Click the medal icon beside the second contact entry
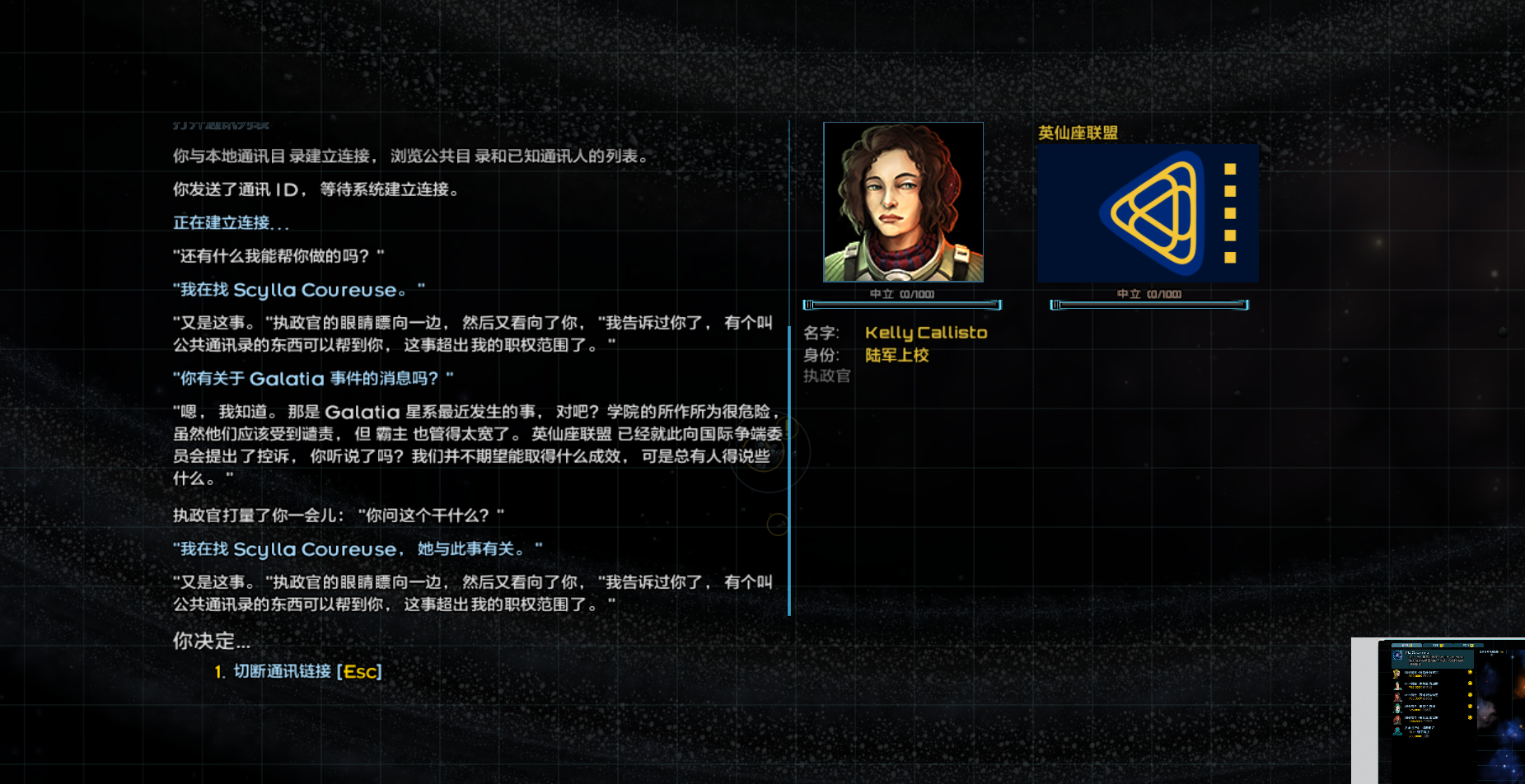The width and height of the screenshot is (1525, 784). click(1470, 684)
